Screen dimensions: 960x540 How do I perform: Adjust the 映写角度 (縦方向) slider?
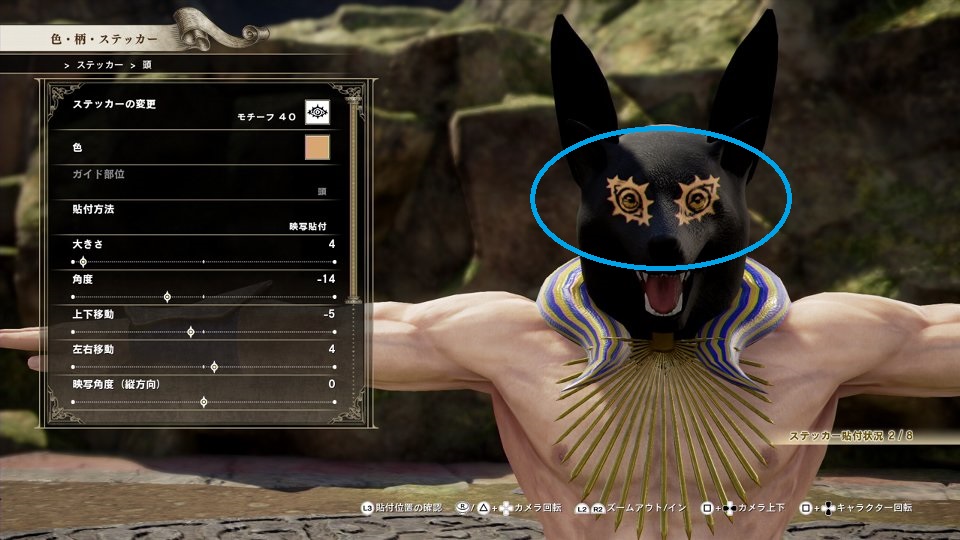point(204,402)
